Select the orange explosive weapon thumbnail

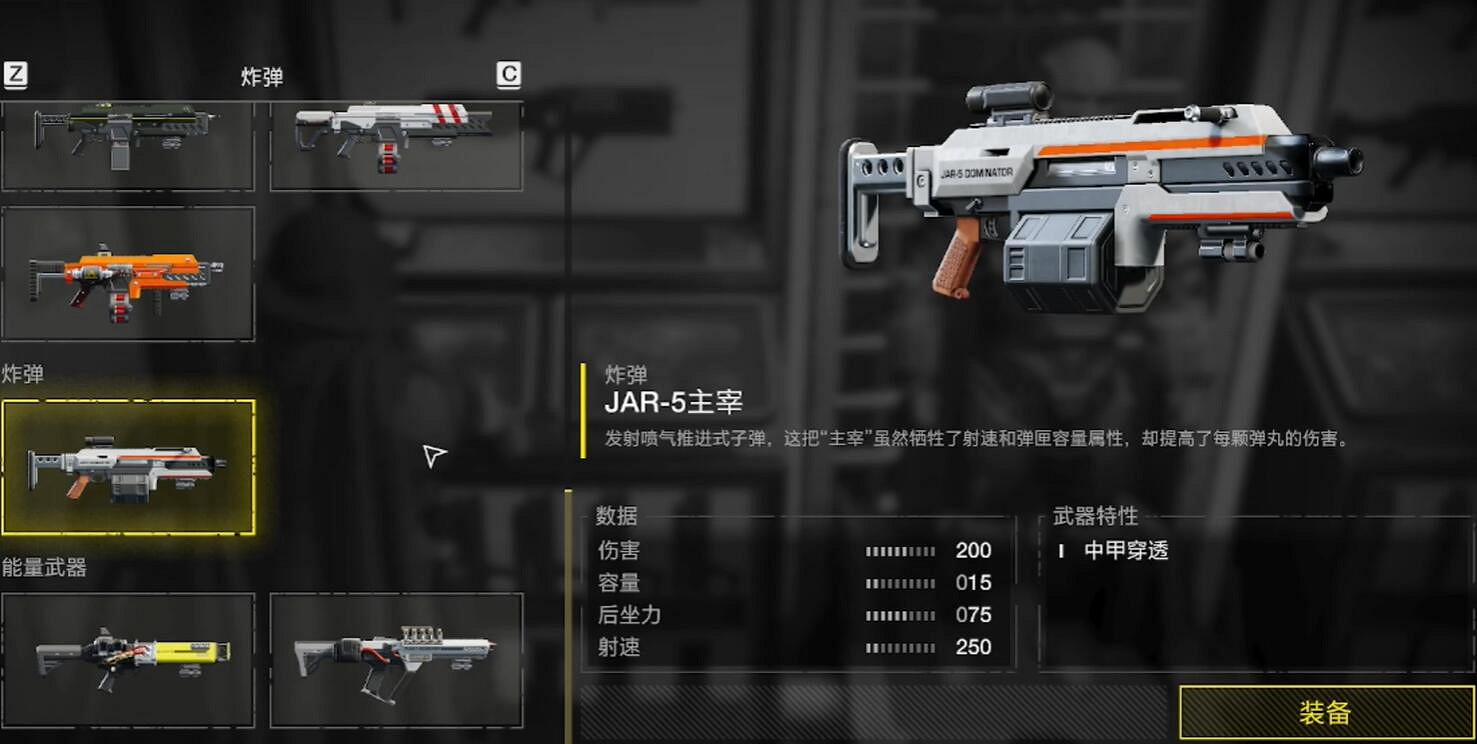(128, 273)
